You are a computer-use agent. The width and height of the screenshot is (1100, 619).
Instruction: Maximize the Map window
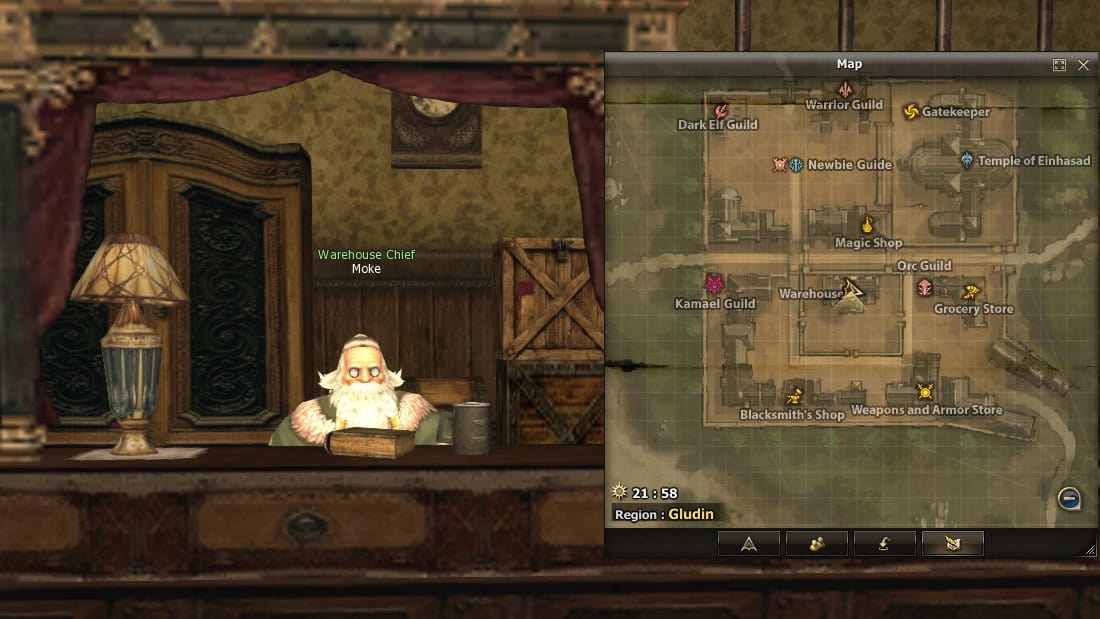1060,65
